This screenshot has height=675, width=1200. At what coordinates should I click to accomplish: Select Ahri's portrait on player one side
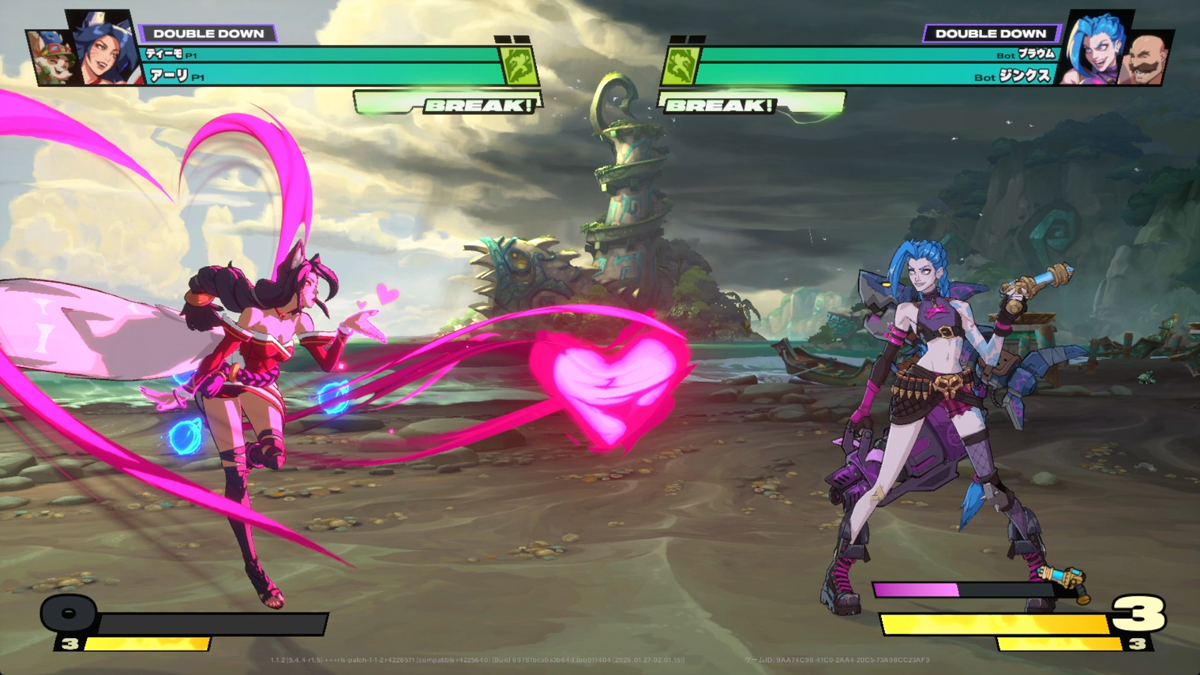tap(102, 48)
